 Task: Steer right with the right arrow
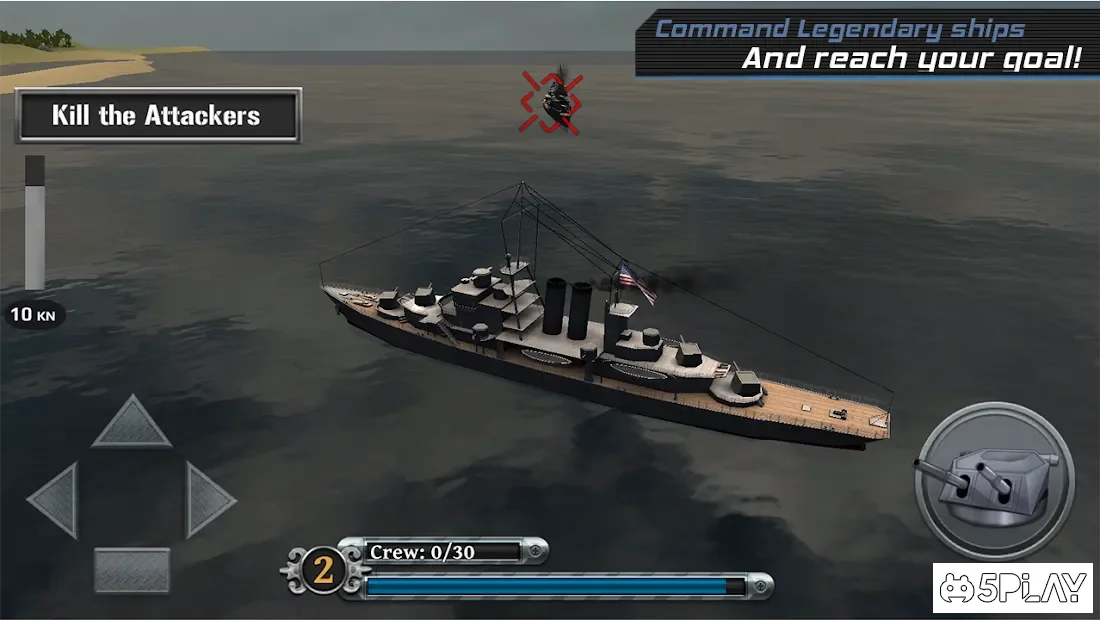click(208, 497)
